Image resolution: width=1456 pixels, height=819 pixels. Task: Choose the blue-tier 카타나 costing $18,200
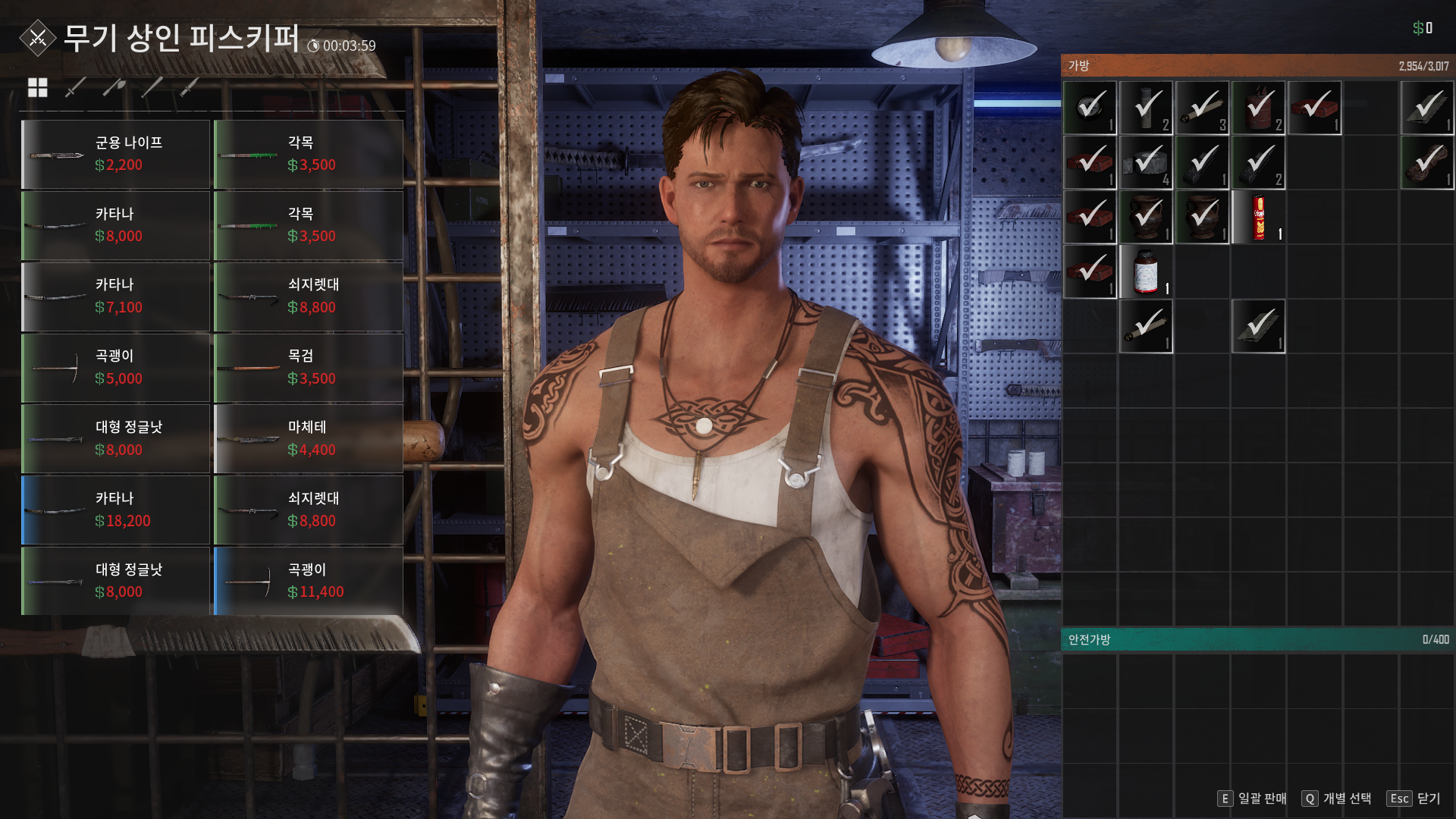tap(115, 510)
